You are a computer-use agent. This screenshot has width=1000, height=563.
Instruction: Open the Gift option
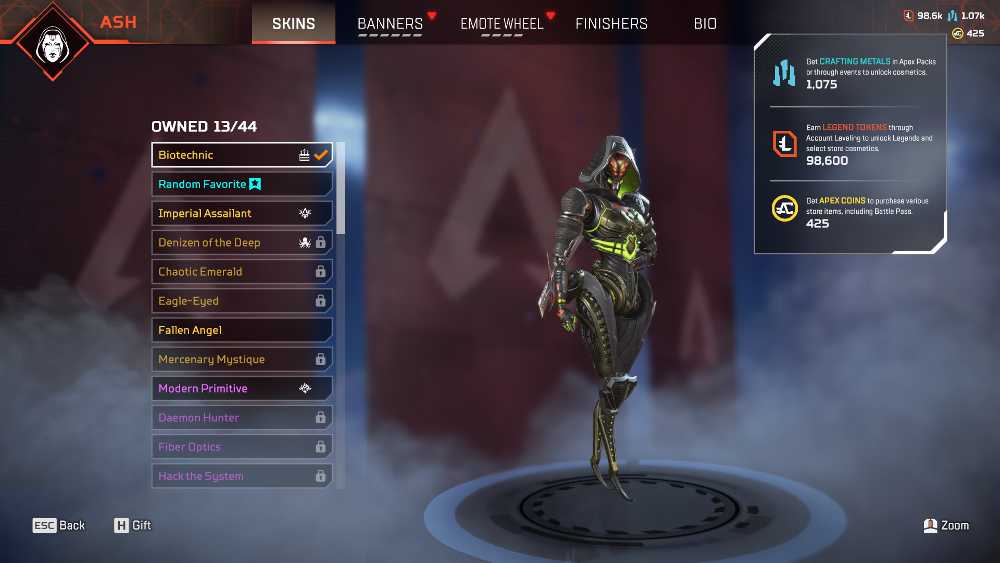132,525
